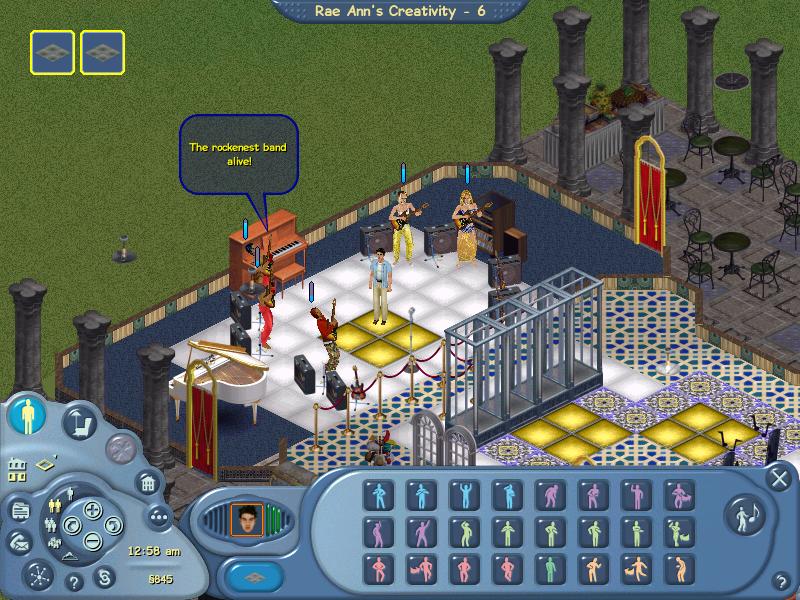Zoom out the camera with the minus button
The image size is (800, 600).
92,541
